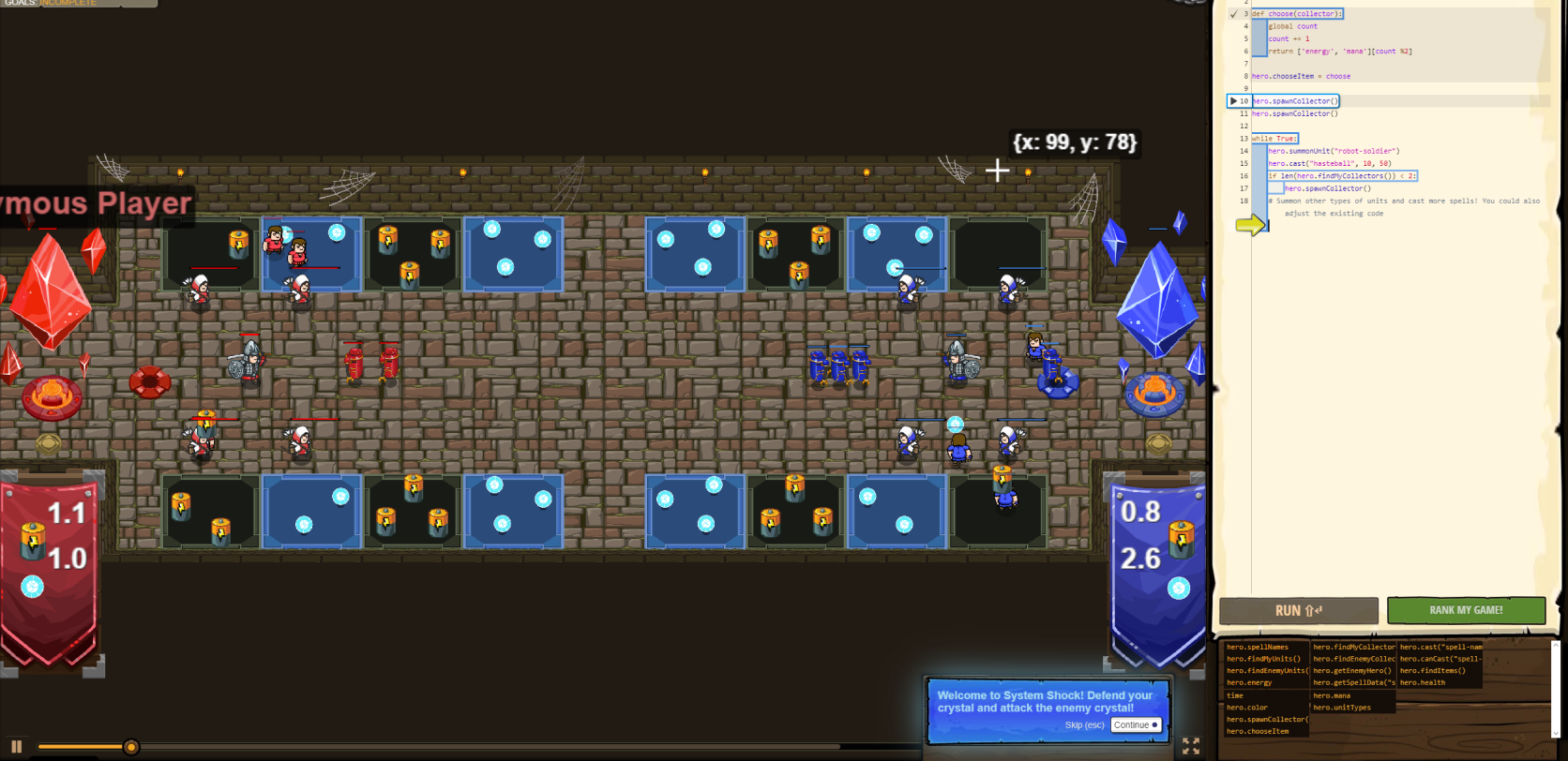Click the hero.mana palette entry
Viewport: 1568px width, 761px height.
1331,695
